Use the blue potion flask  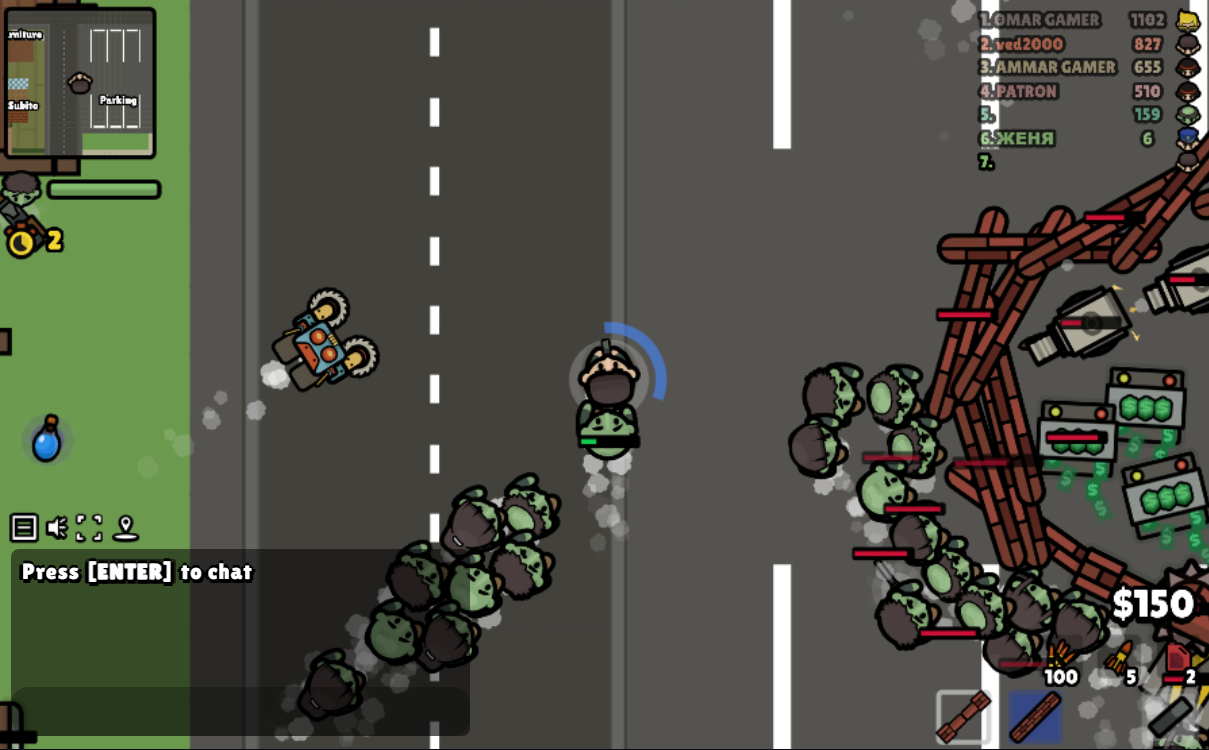click(x=46, y=440)
